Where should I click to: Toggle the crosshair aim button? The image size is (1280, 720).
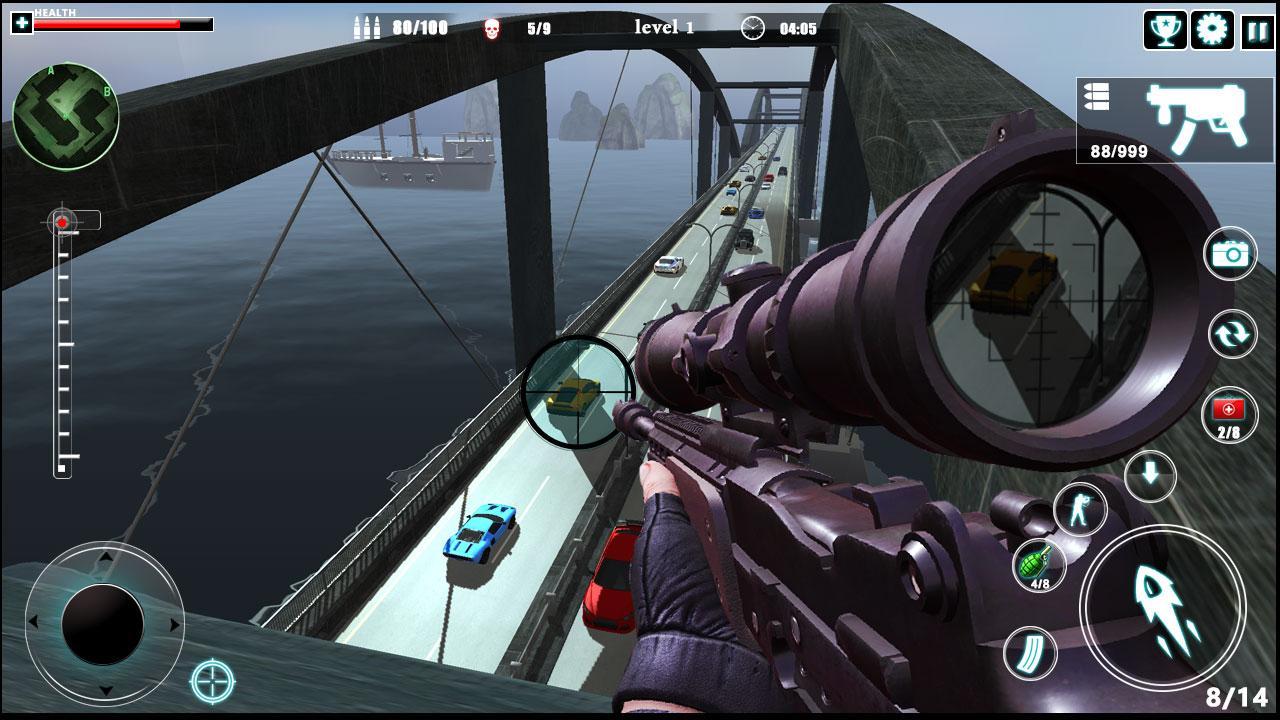point(212,682)
